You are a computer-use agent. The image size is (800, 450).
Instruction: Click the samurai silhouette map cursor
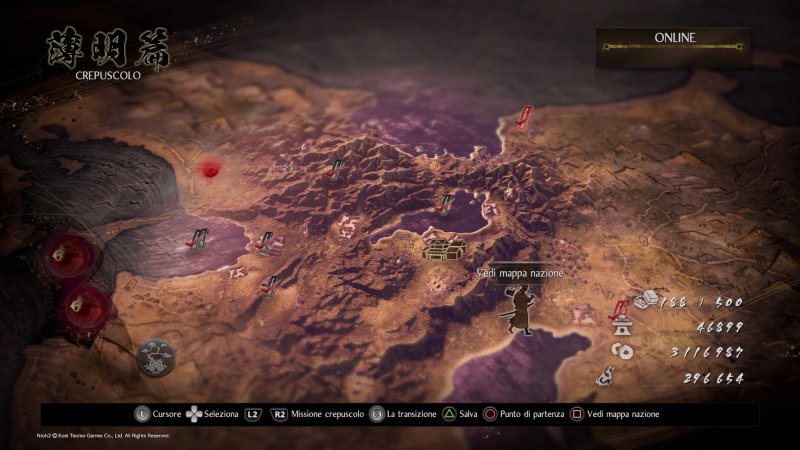(519, 309)
